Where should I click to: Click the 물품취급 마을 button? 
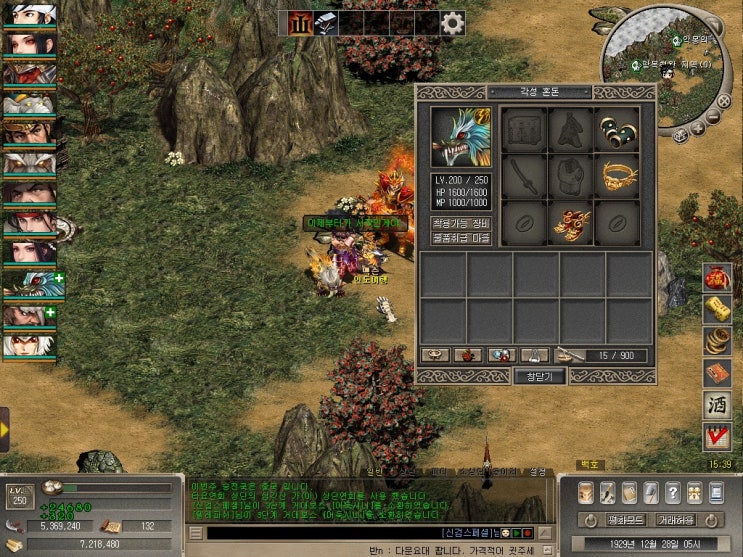[x=460, y=238]
